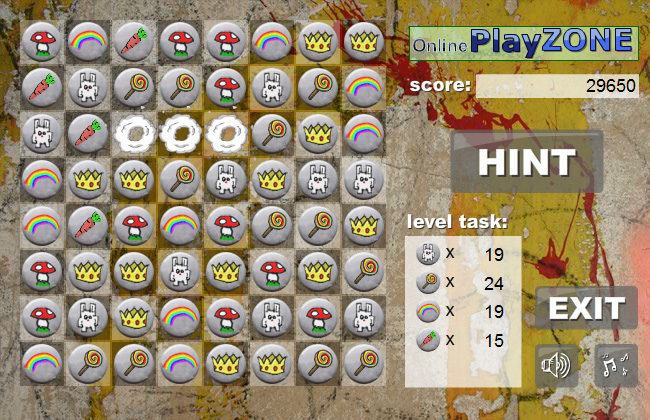Open the Online PlayZONE logo link
The height and width of the screenshot is (420, 650).
[524, 42]
